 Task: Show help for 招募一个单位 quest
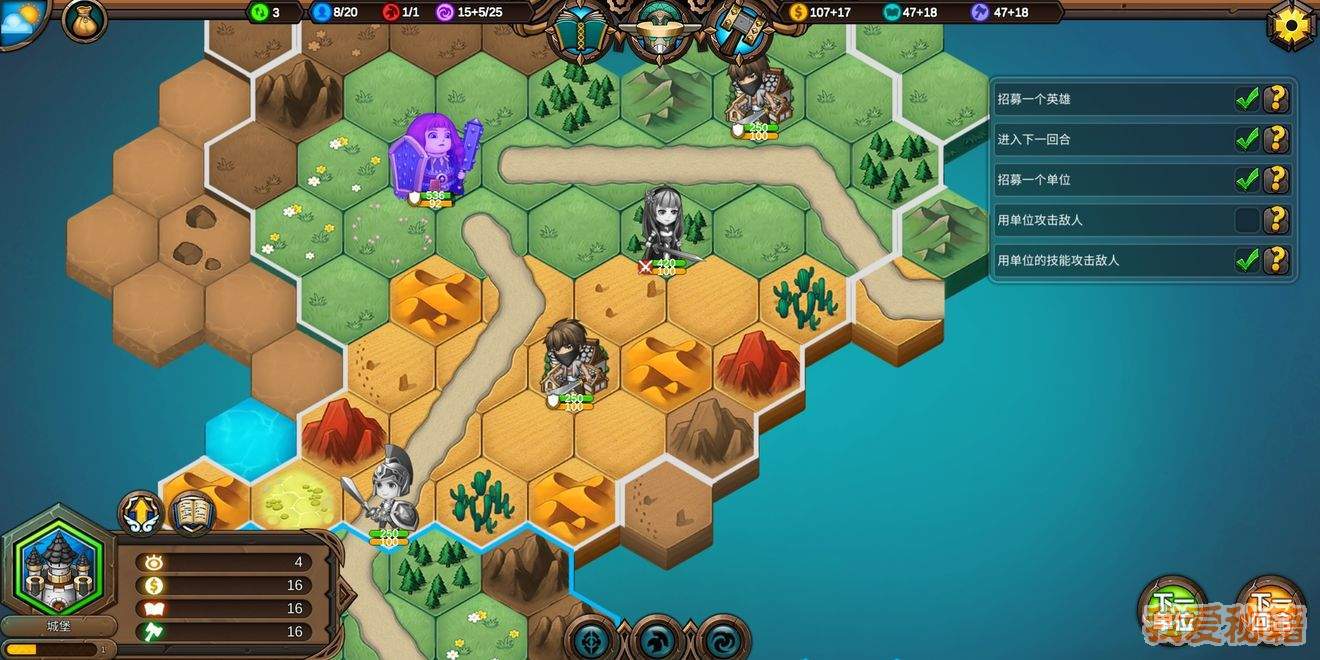click(1276, 180)
